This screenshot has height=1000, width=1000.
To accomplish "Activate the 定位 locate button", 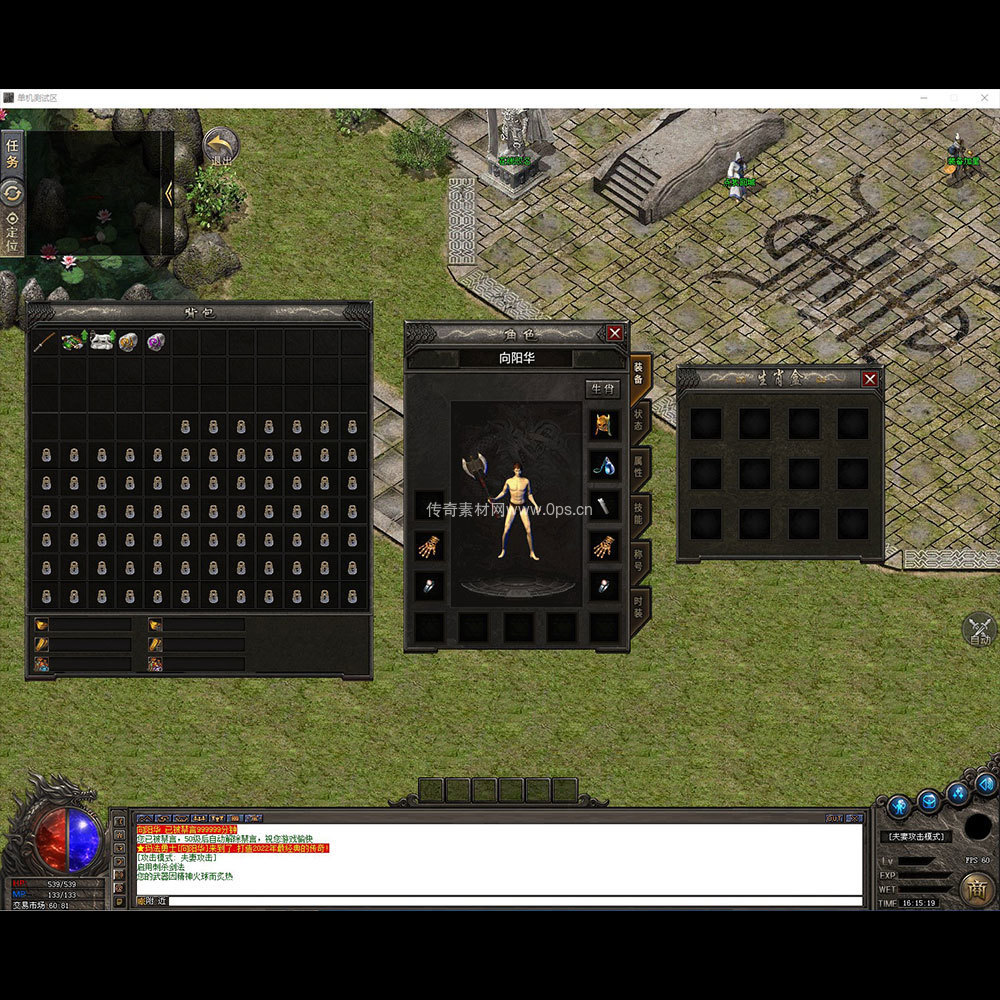I will coord(12,231).
